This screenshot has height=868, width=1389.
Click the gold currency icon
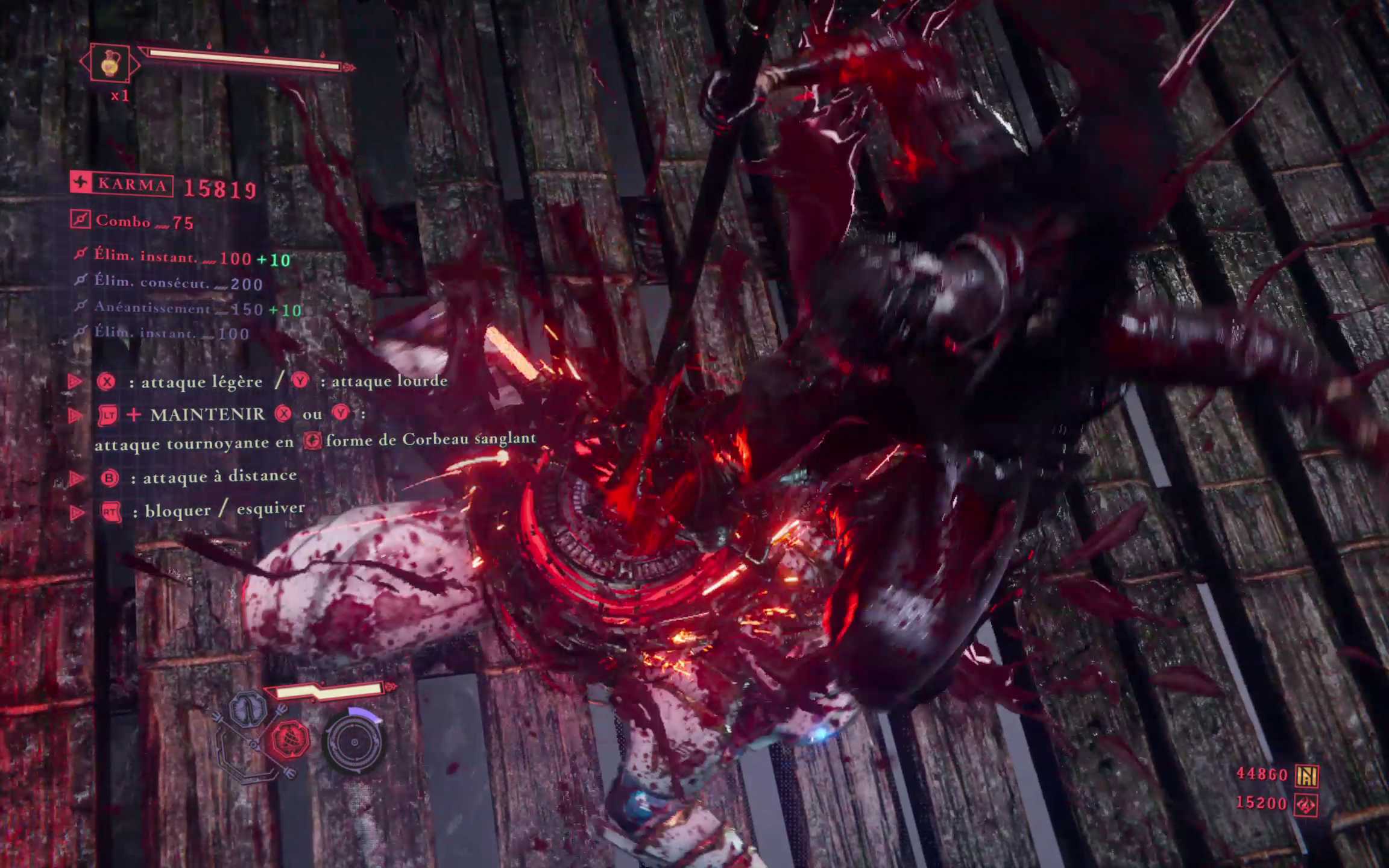pyautogui.click(x=1307, y=776)
